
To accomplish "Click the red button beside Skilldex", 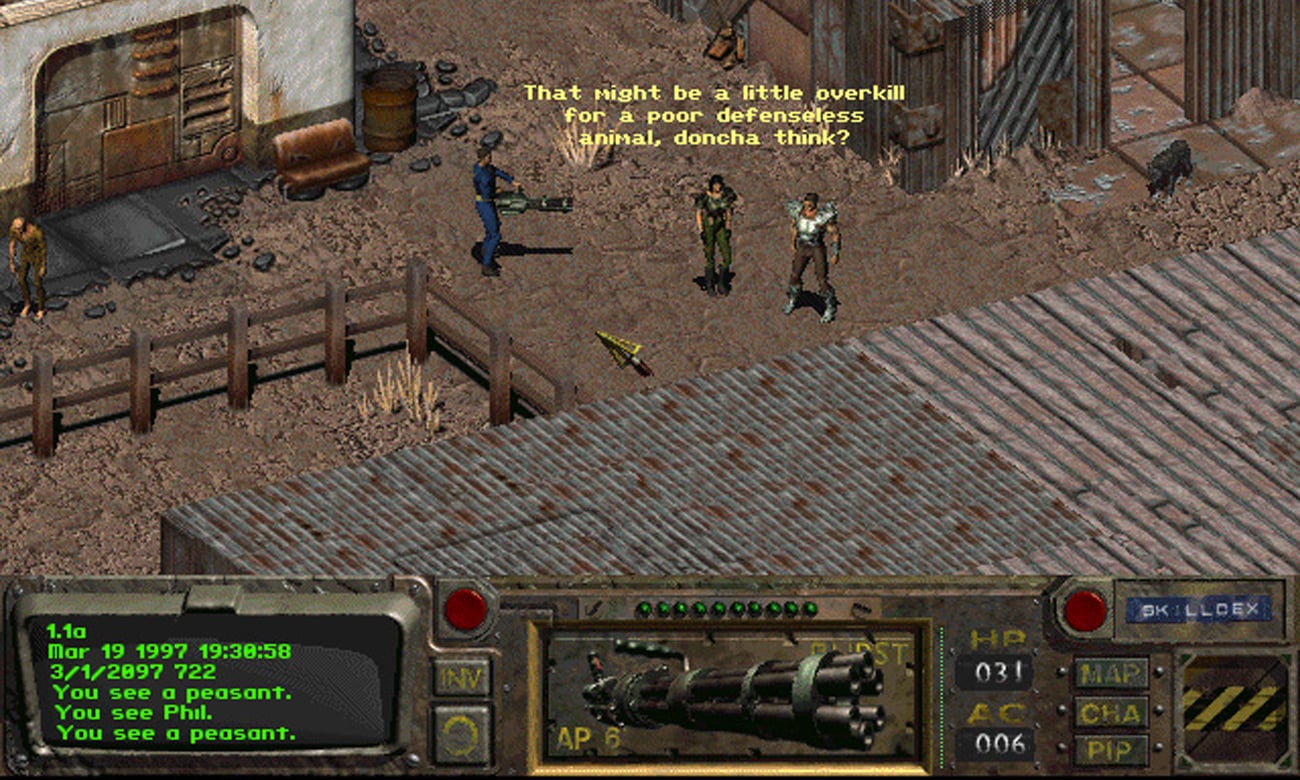I will pyautogui.click(x=1085, y=610).
